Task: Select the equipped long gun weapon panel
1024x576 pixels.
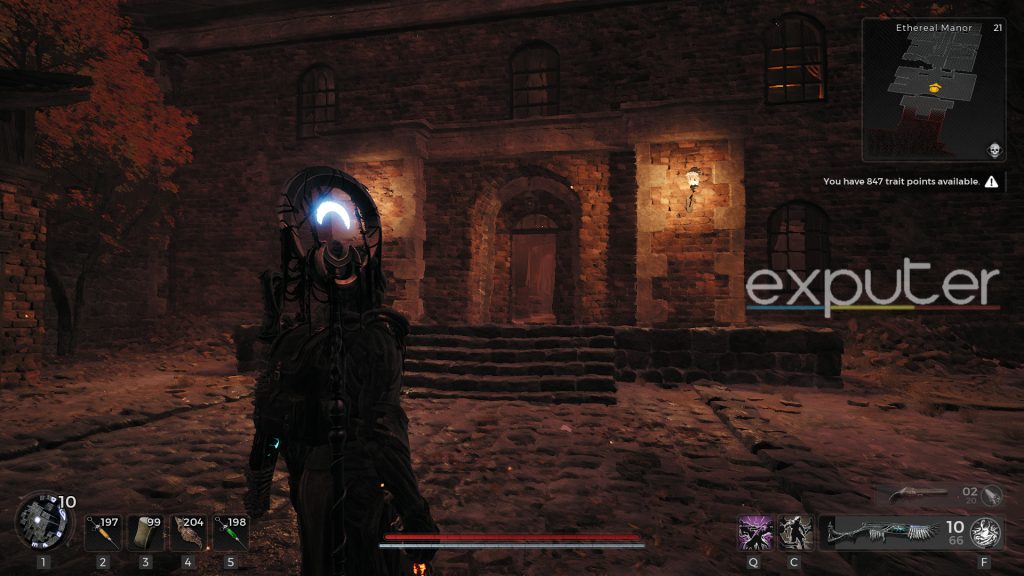Action: [x=880, y=532]
